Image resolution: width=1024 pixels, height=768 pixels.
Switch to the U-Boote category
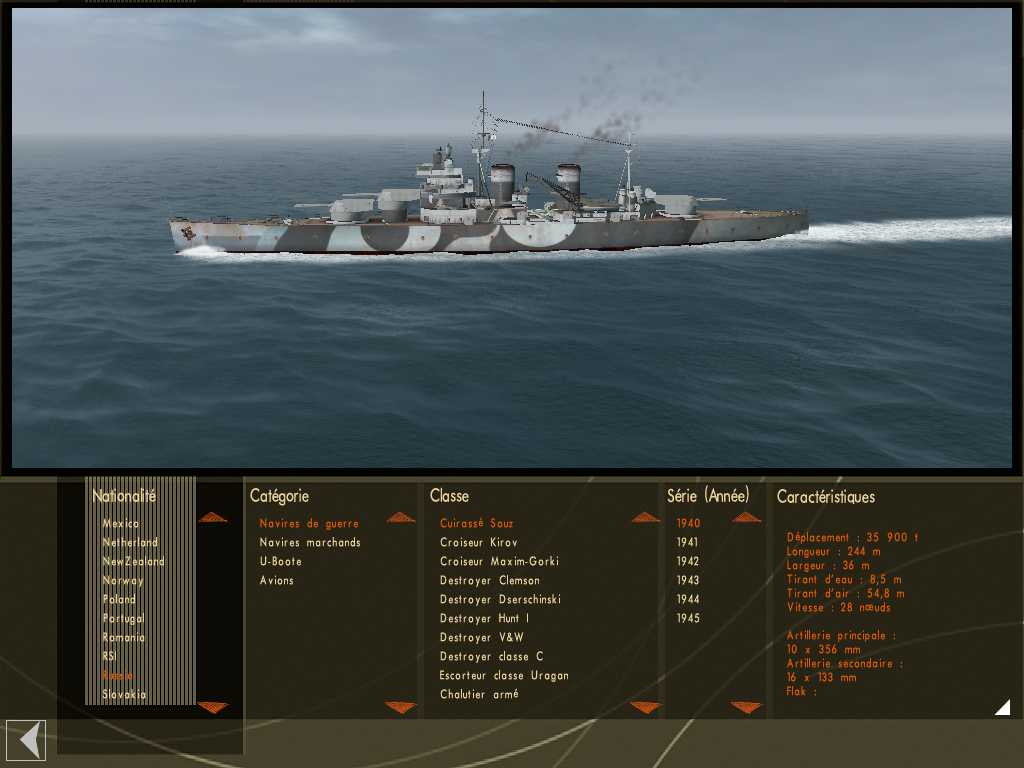281,562
